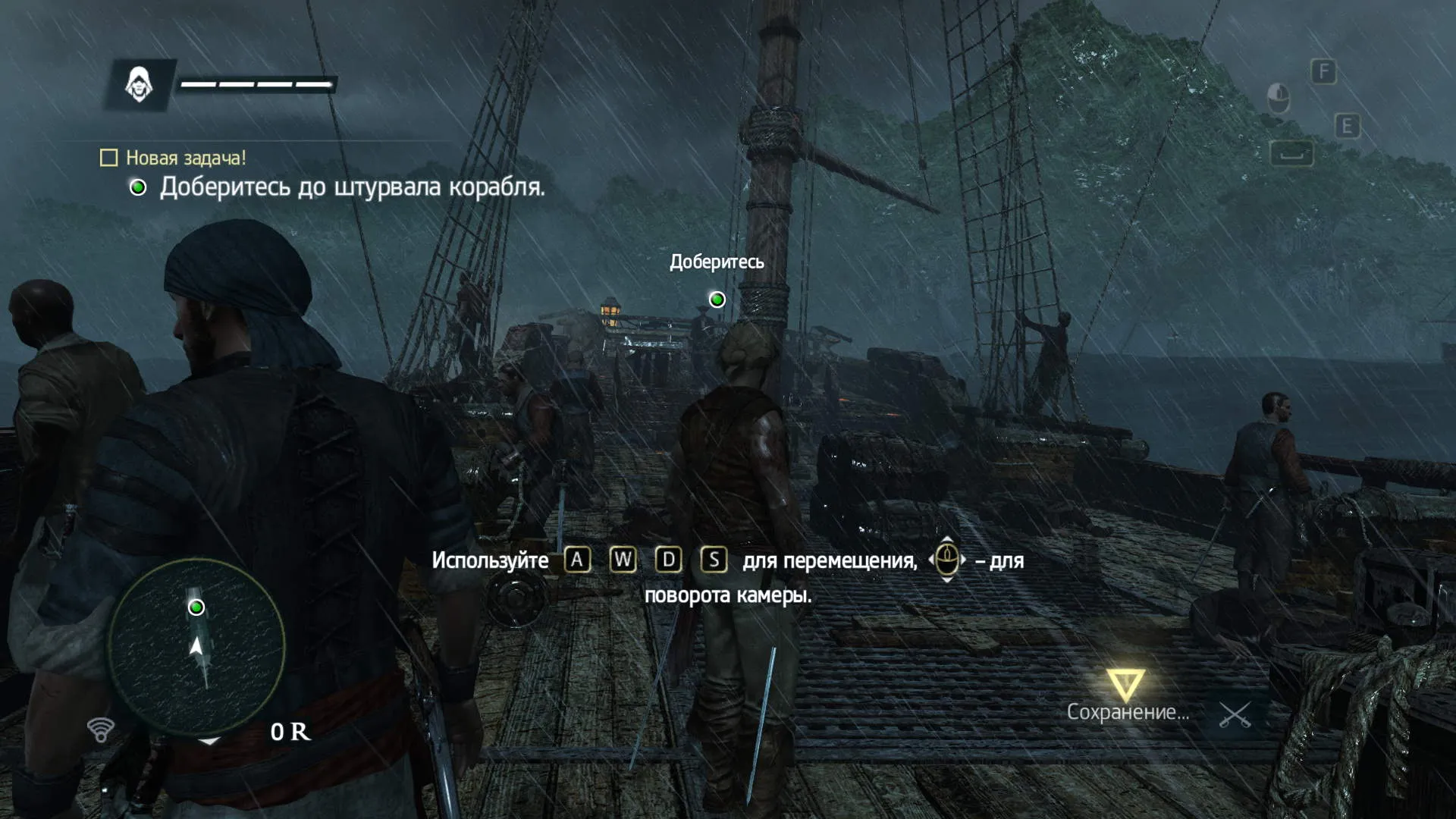Tick the "Новая задача!" checkbox
This screenshot has height=819, width=1456.
[x=109, y=158]
